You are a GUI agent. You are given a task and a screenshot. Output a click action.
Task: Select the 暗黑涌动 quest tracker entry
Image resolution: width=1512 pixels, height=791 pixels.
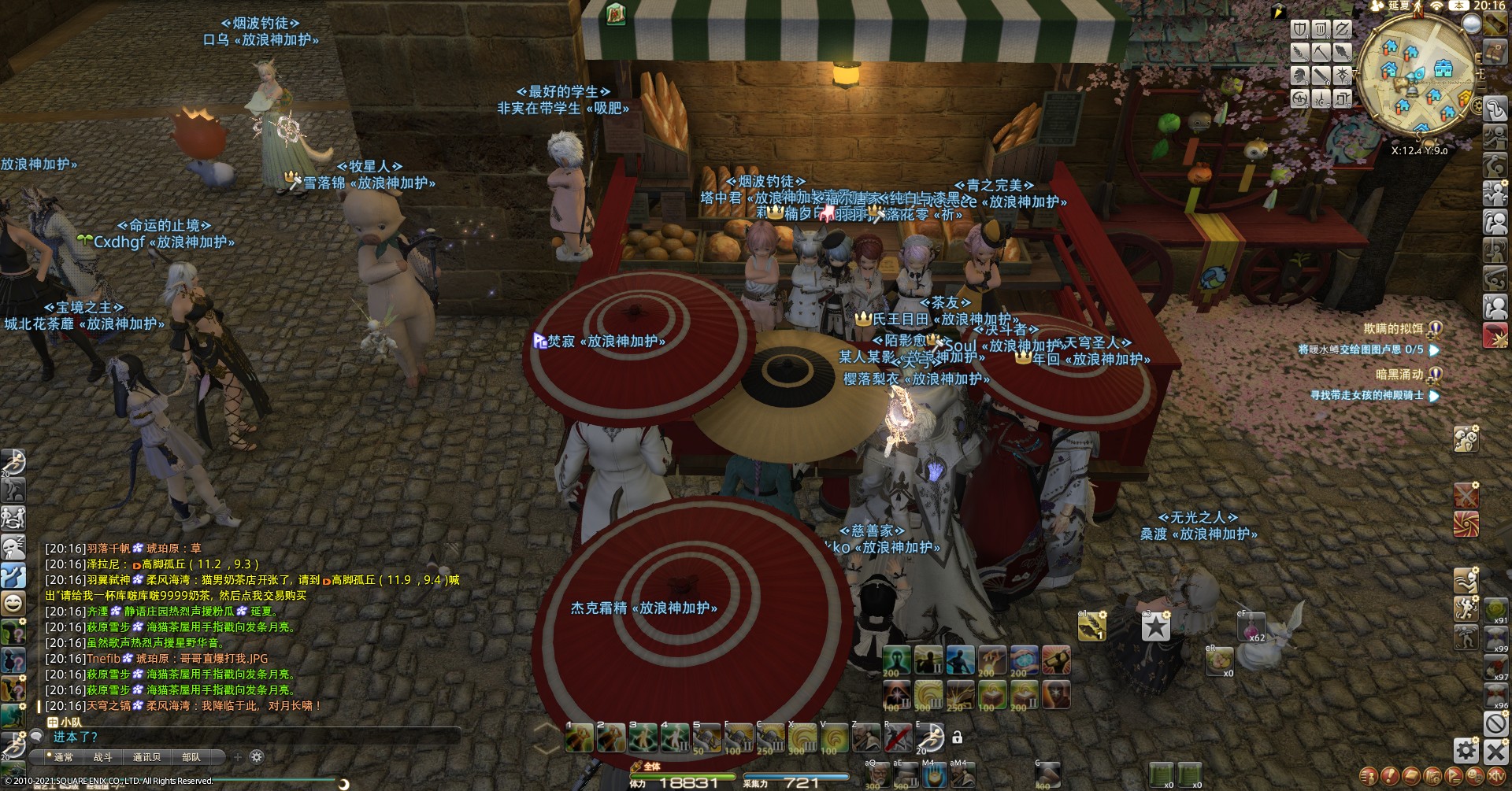pos(1399,375)
